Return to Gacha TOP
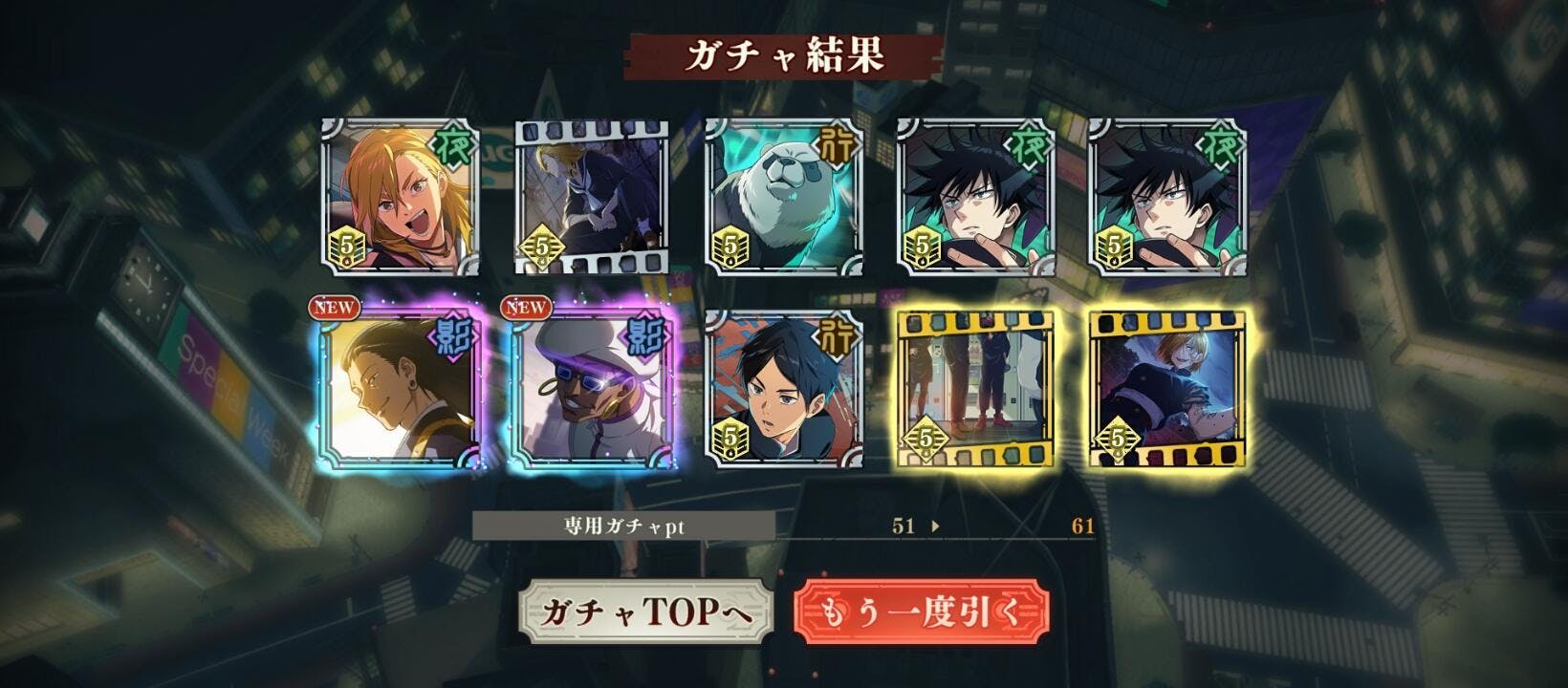Image resolution: width=1568 pixels, height=688 pixels. pos(644,612)
